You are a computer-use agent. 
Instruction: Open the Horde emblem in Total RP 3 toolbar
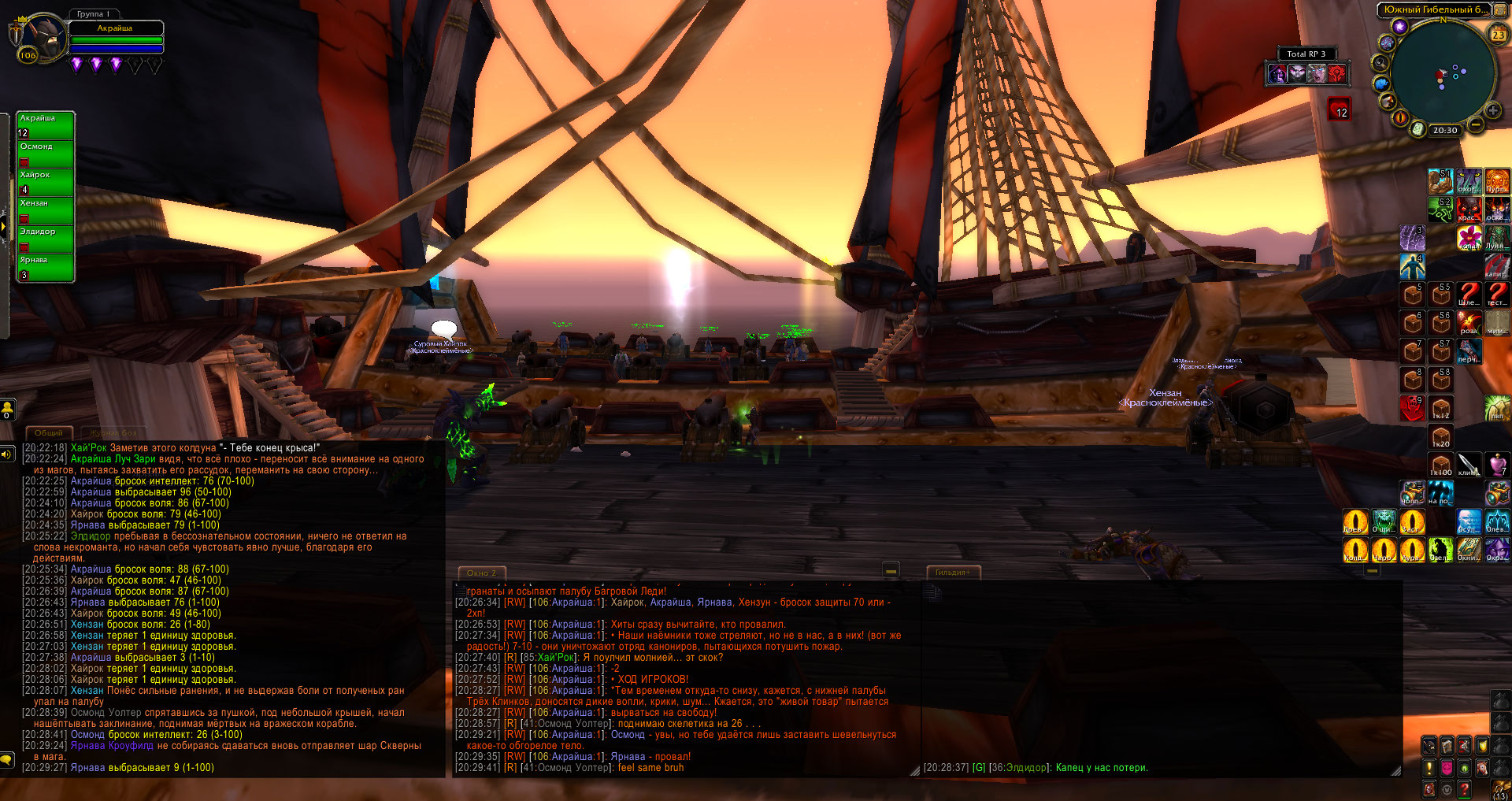tap(1336, 74)
